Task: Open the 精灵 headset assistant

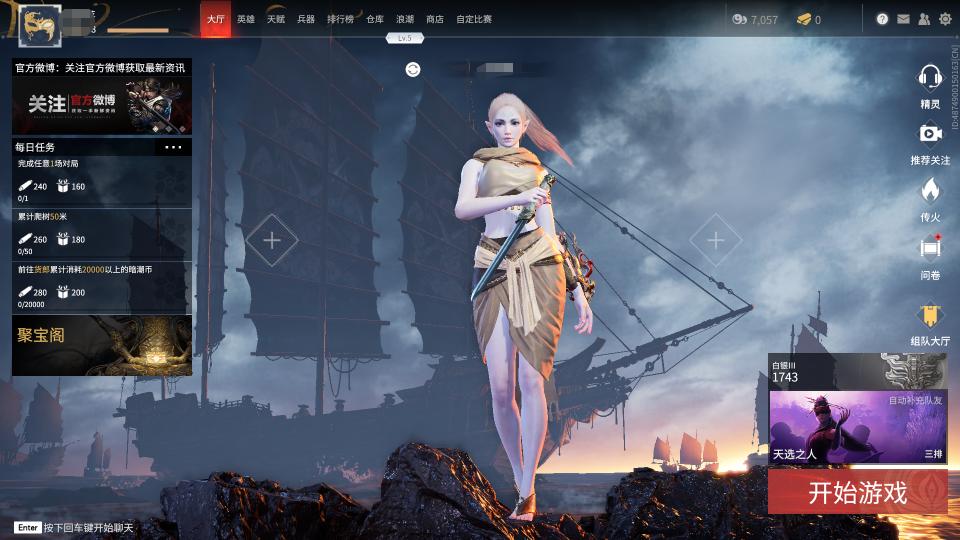Action: coord(930,81)
